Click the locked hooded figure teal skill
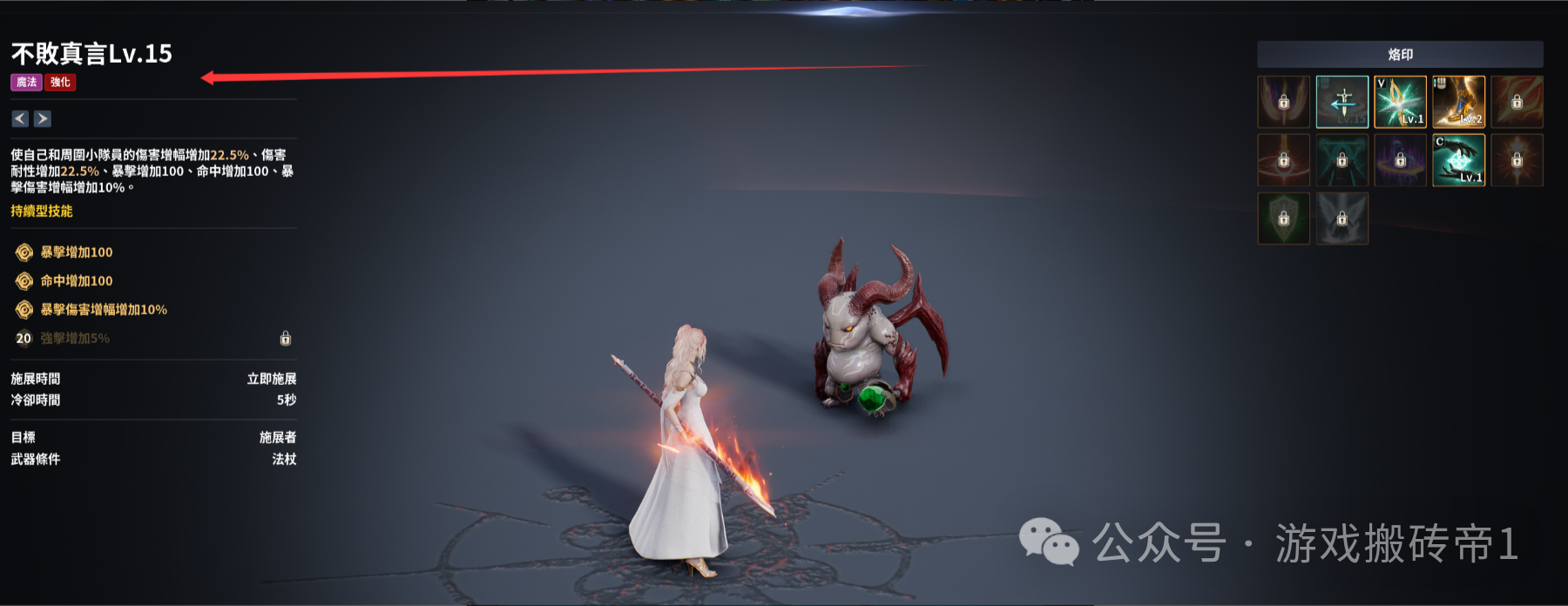 coord(1342,160)
